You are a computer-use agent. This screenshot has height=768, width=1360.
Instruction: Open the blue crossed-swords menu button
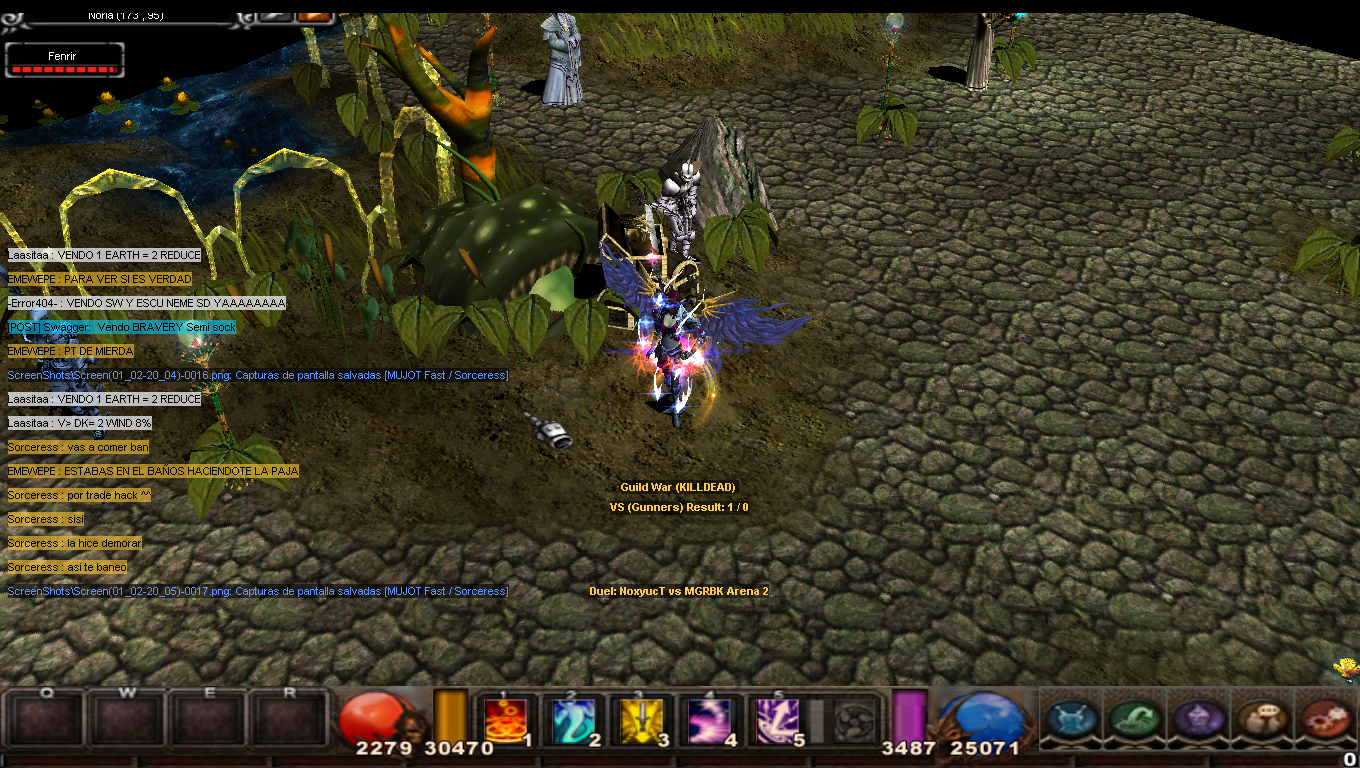[x=1073, y=719]
